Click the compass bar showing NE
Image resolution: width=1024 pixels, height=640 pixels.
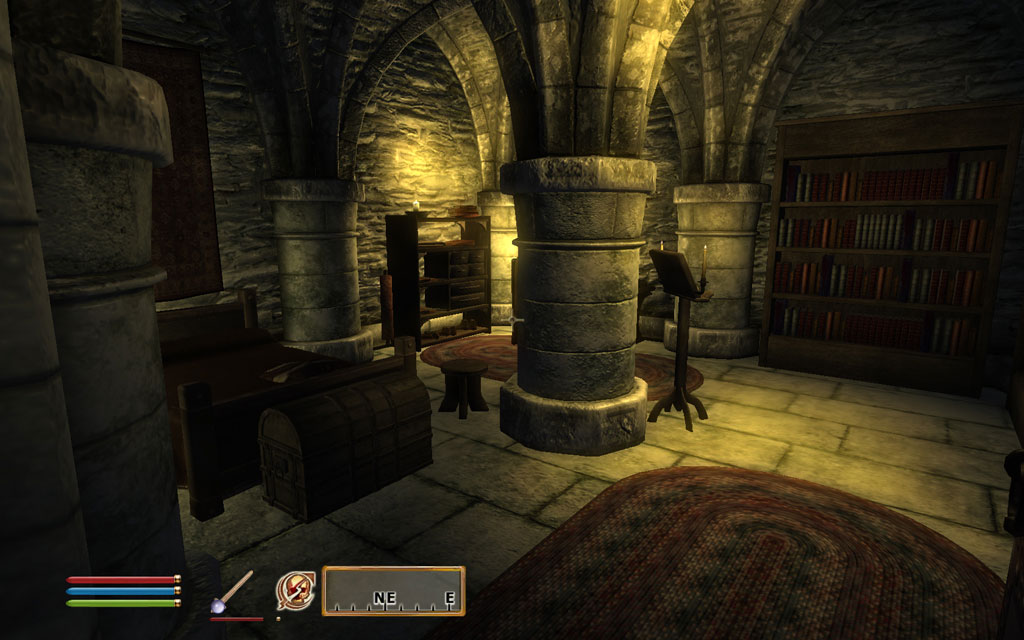393,591
